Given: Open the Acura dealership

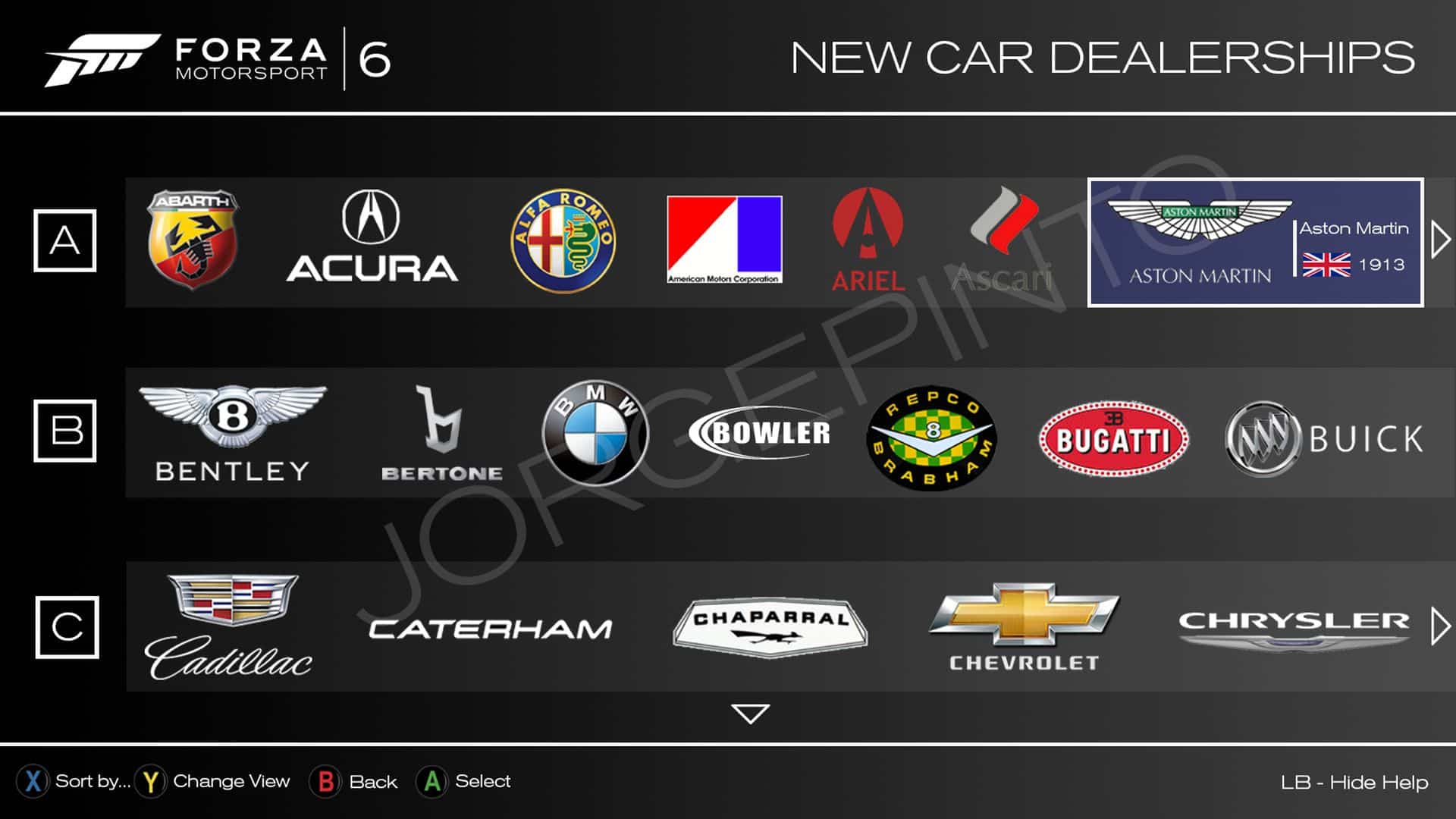Looking at the screenshot, I should (x=372, y=240).
